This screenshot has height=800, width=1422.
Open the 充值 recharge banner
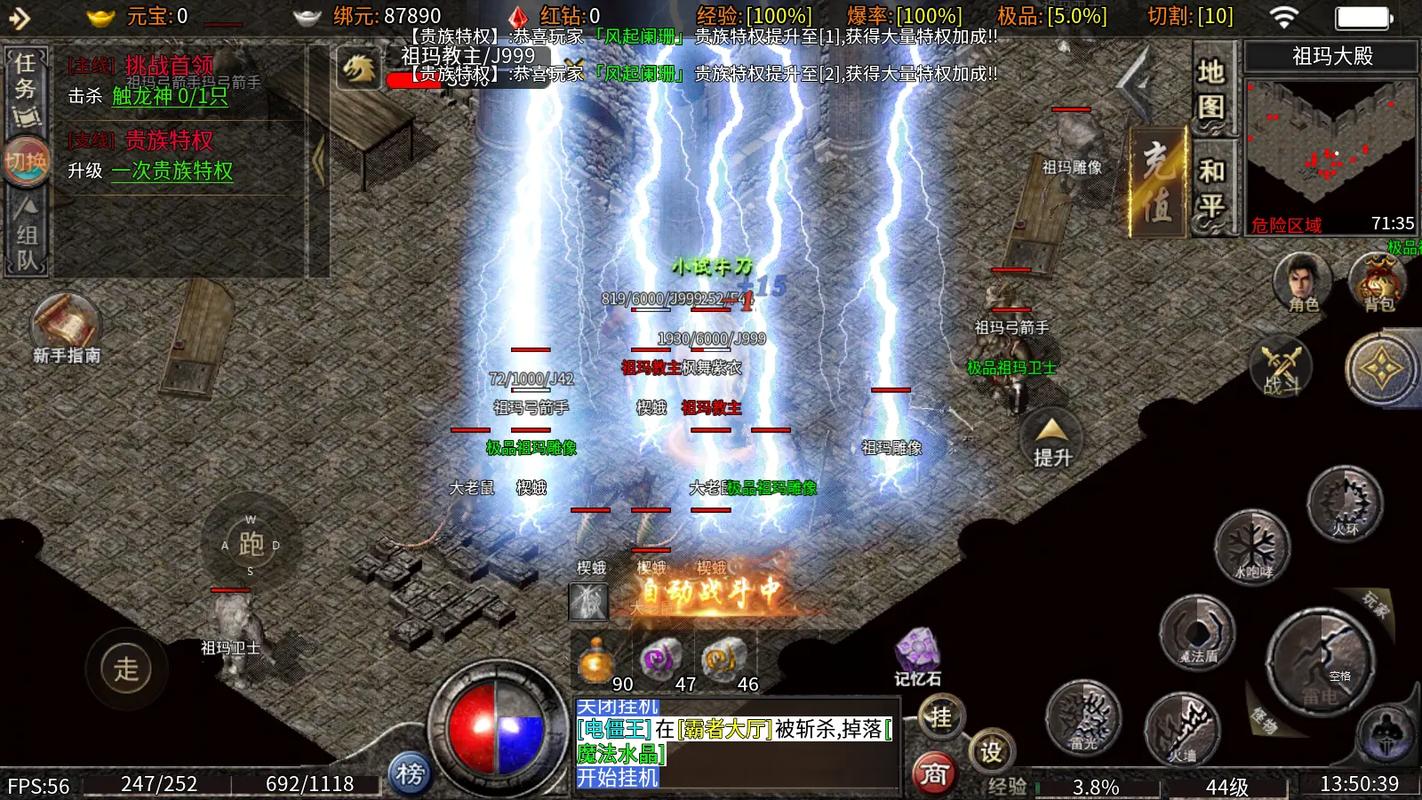[x=1157, y=181]
